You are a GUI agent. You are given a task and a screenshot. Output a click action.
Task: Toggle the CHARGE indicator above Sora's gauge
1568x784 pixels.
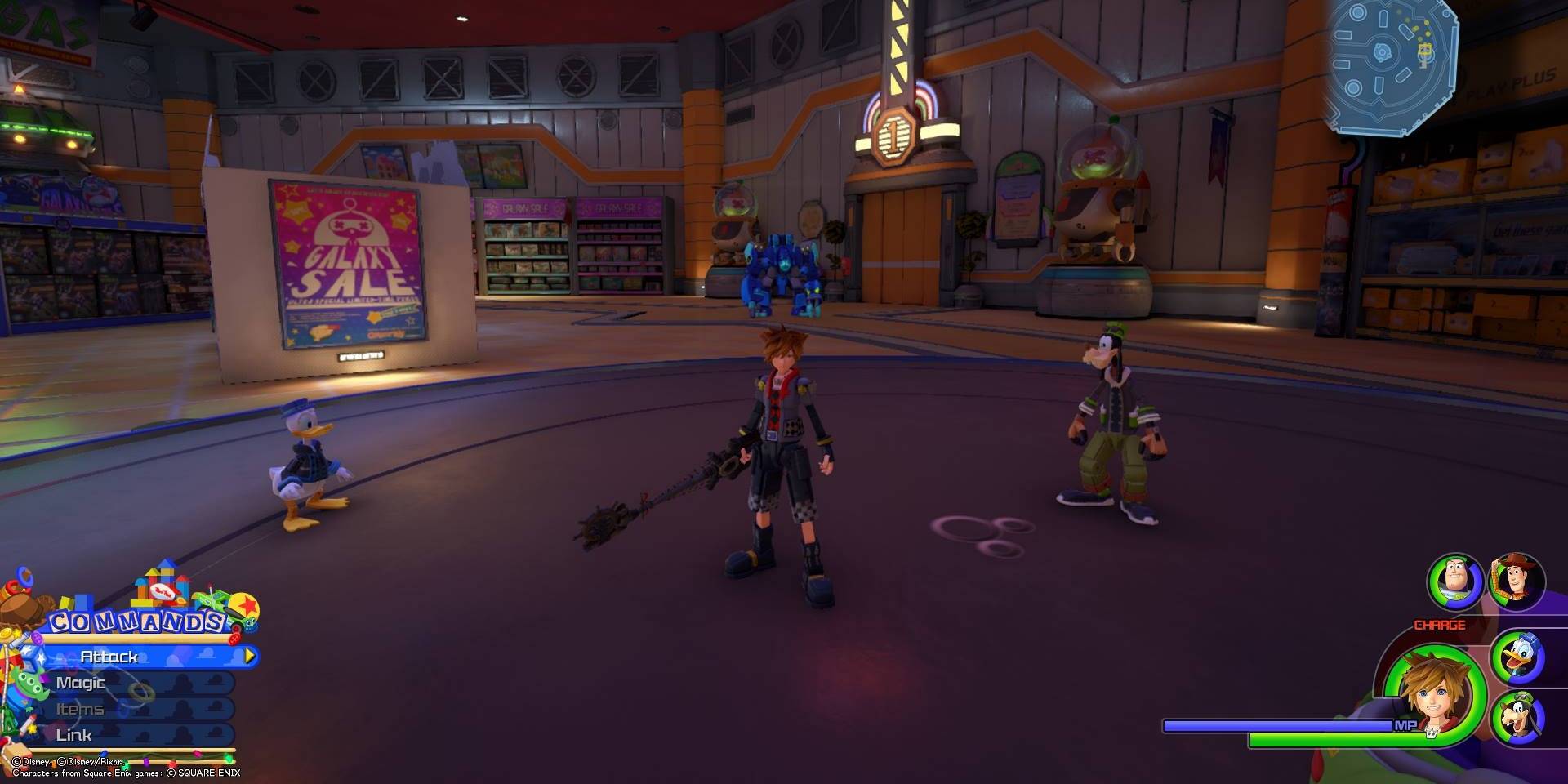coord(1439,625)
